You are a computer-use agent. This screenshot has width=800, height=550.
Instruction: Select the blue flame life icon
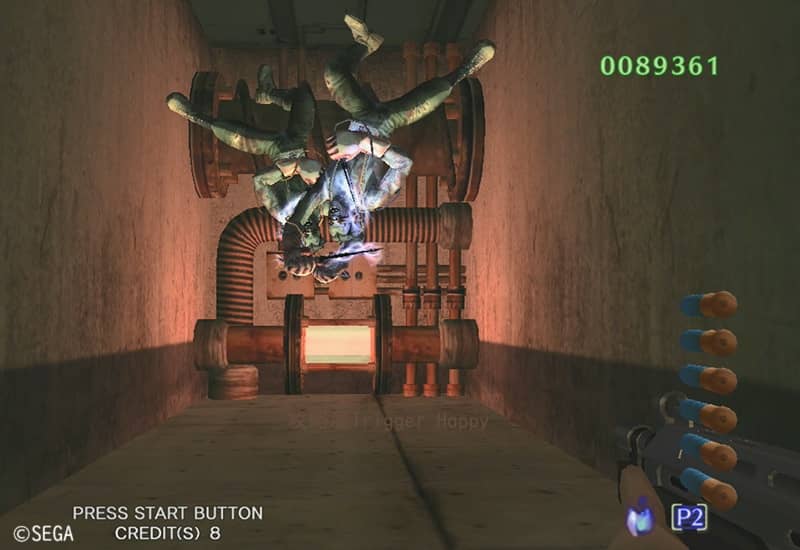click(641, 518)
